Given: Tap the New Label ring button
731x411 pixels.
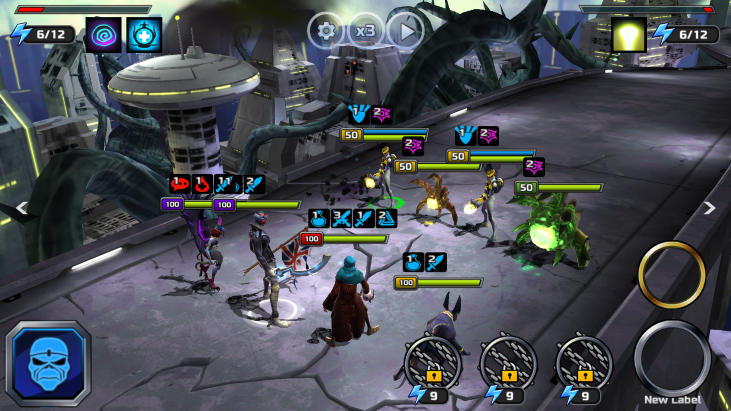Looking at the screenshot, I should [x=672, y=357].
